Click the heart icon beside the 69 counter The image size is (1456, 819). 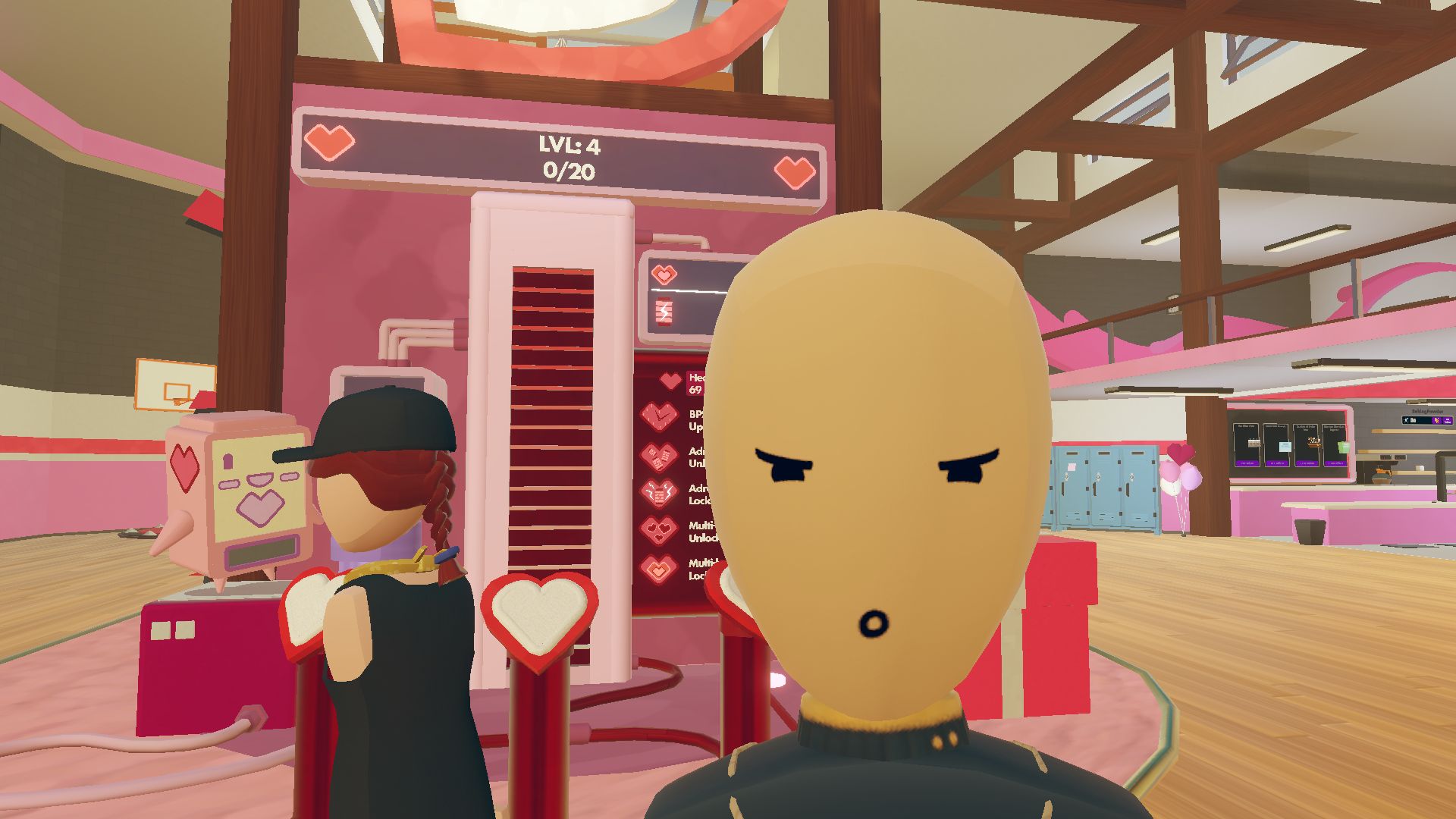tap(670, 380)
